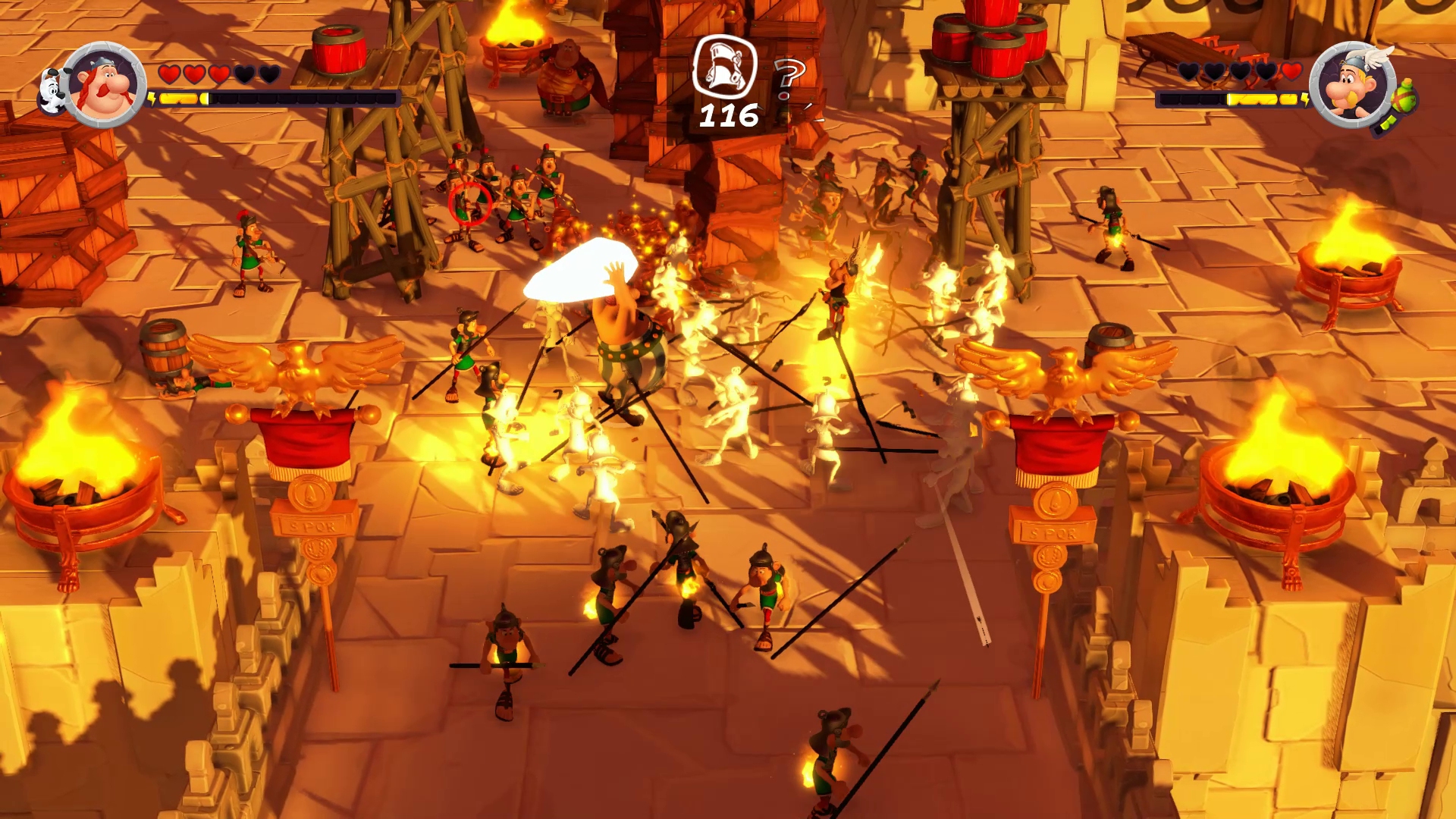
Task: Click Obelix's player portrait
Action: pyautogui.click(x=104, y=85)
